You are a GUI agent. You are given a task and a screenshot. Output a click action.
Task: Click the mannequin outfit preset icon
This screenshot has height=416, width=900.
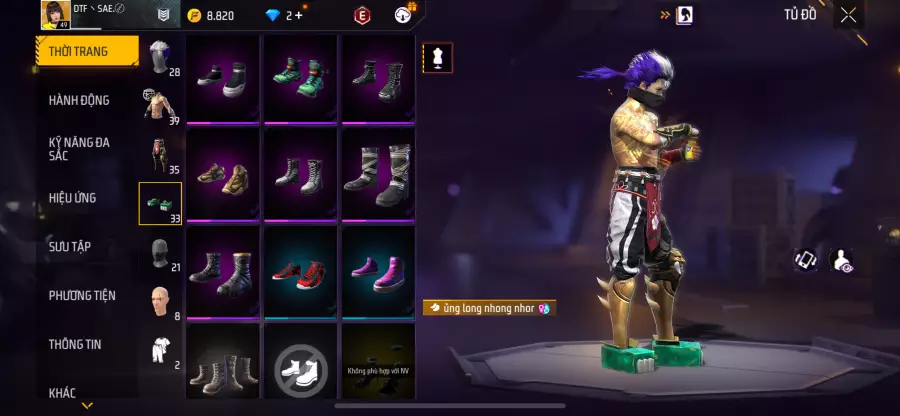tap(437, 58)
